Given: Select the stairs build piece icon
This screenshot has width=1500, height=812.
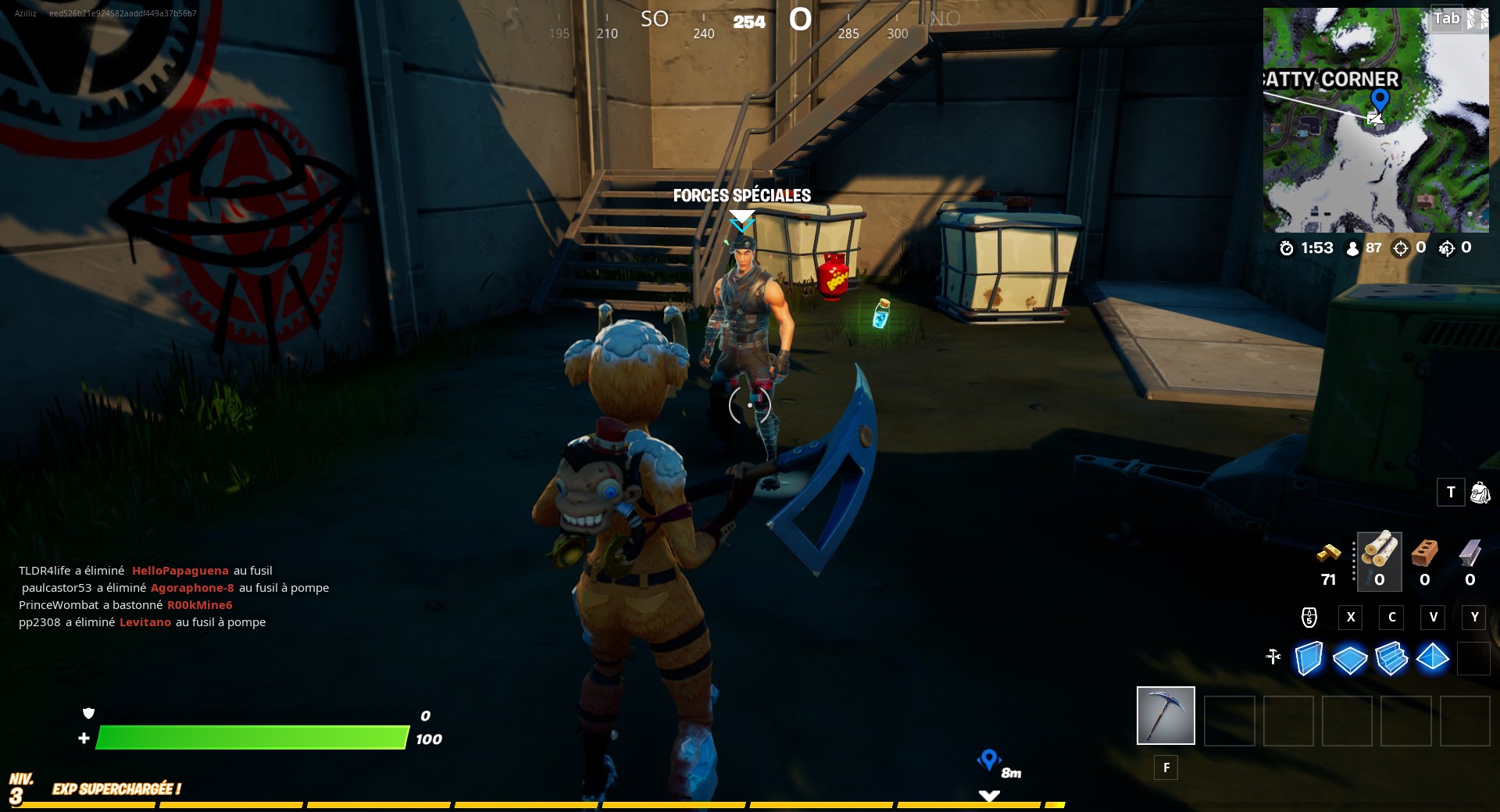Looking at the screenshot, I should click(x=1392, y=657).
